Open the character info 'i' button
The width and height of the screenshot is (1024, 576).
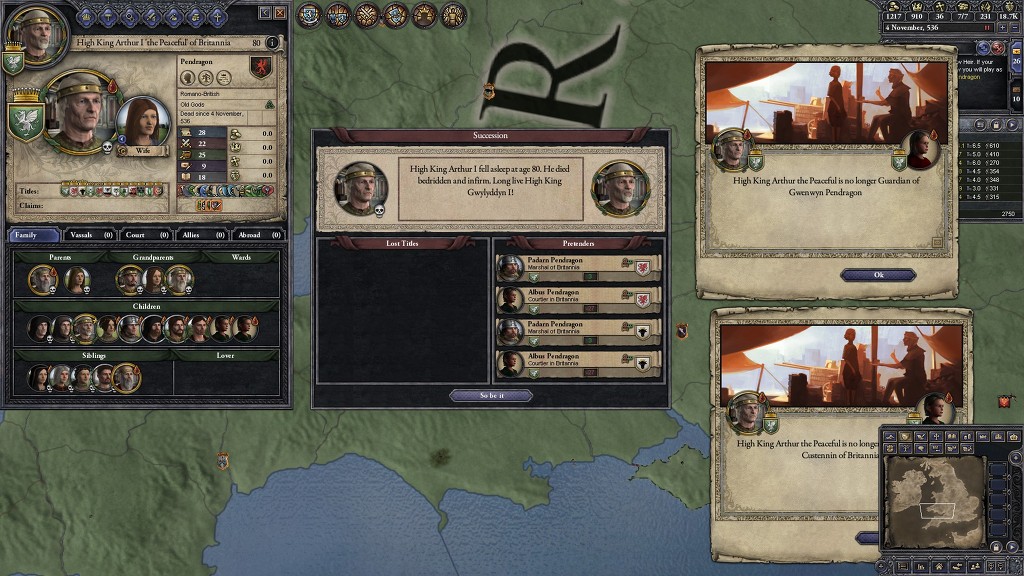coord(272,43)
